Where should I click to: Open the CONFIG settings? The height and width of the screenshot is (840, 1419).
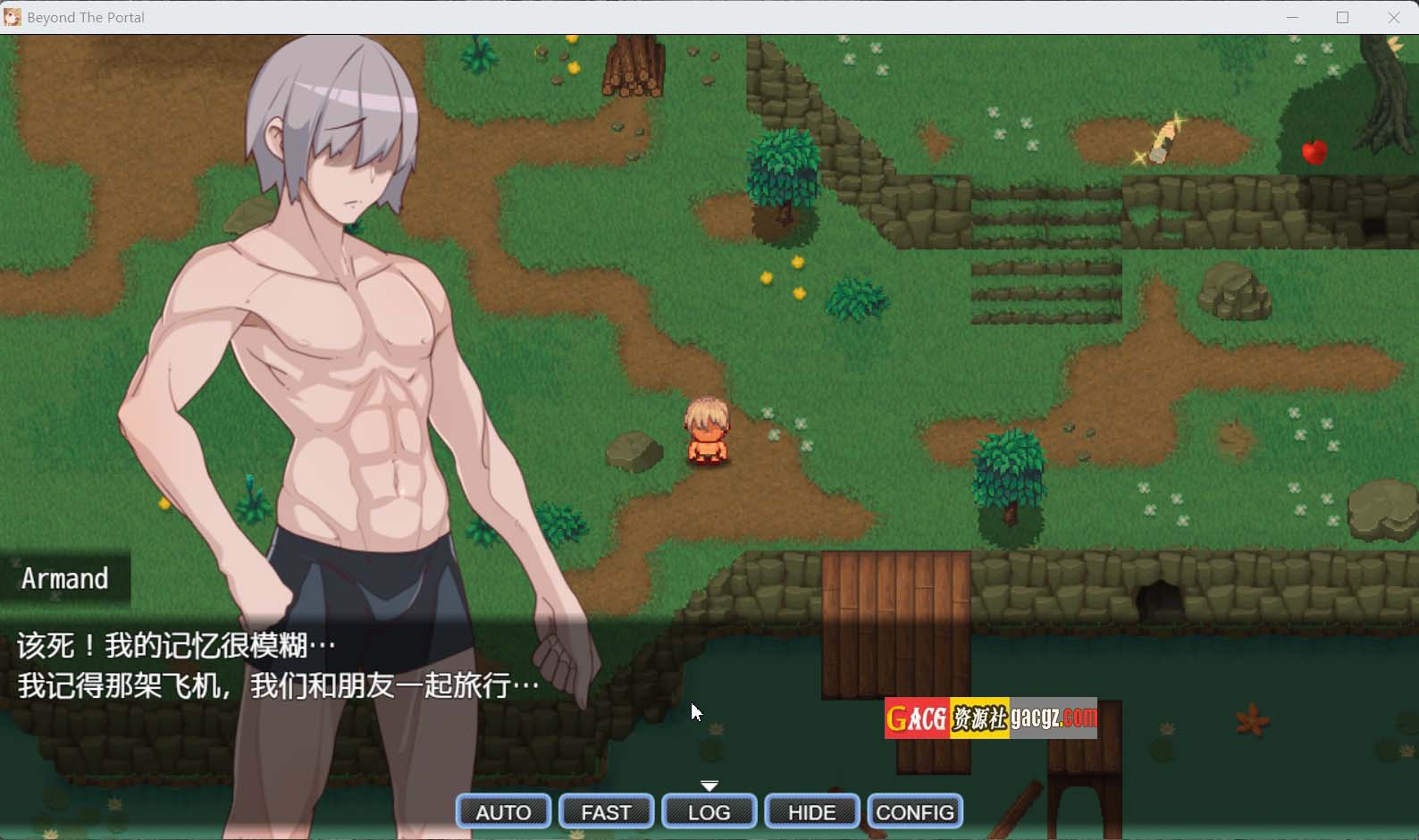[915, 811]
